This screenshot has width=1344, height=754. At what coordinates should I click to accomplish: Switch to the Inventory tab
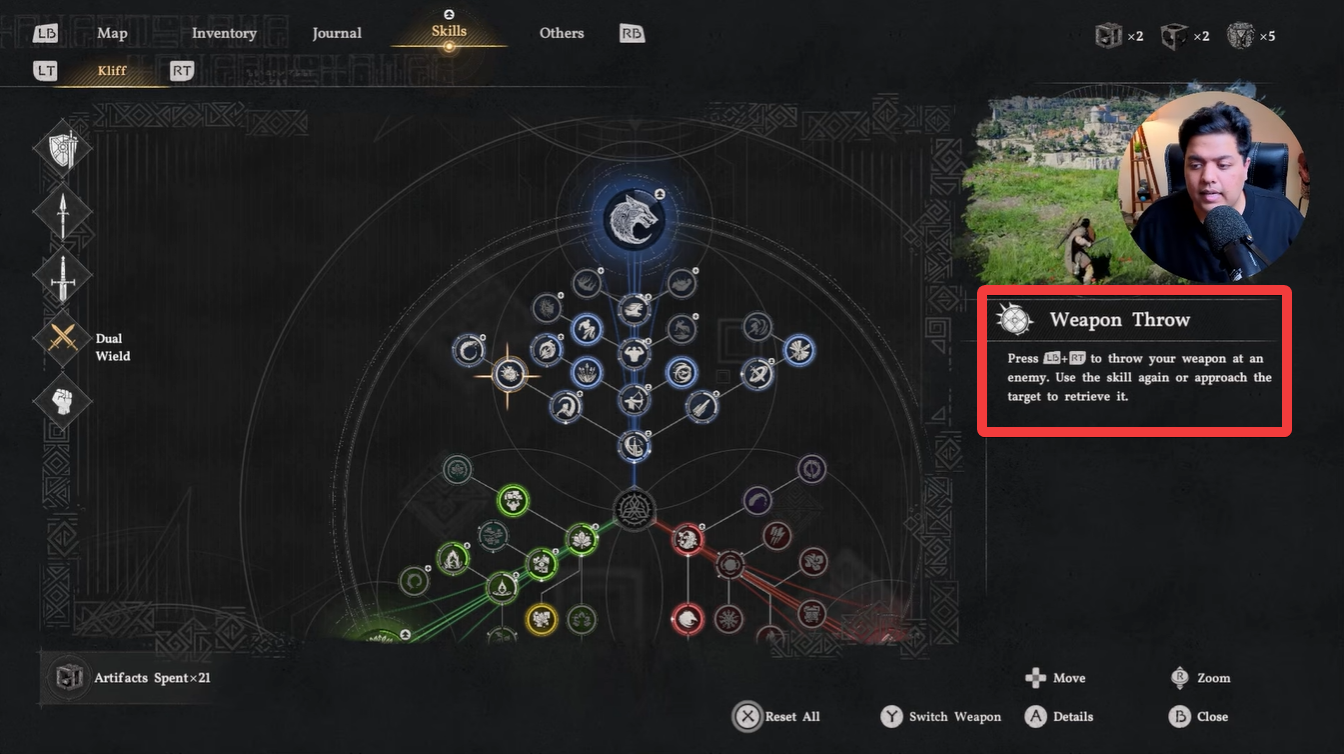(223, 33)
